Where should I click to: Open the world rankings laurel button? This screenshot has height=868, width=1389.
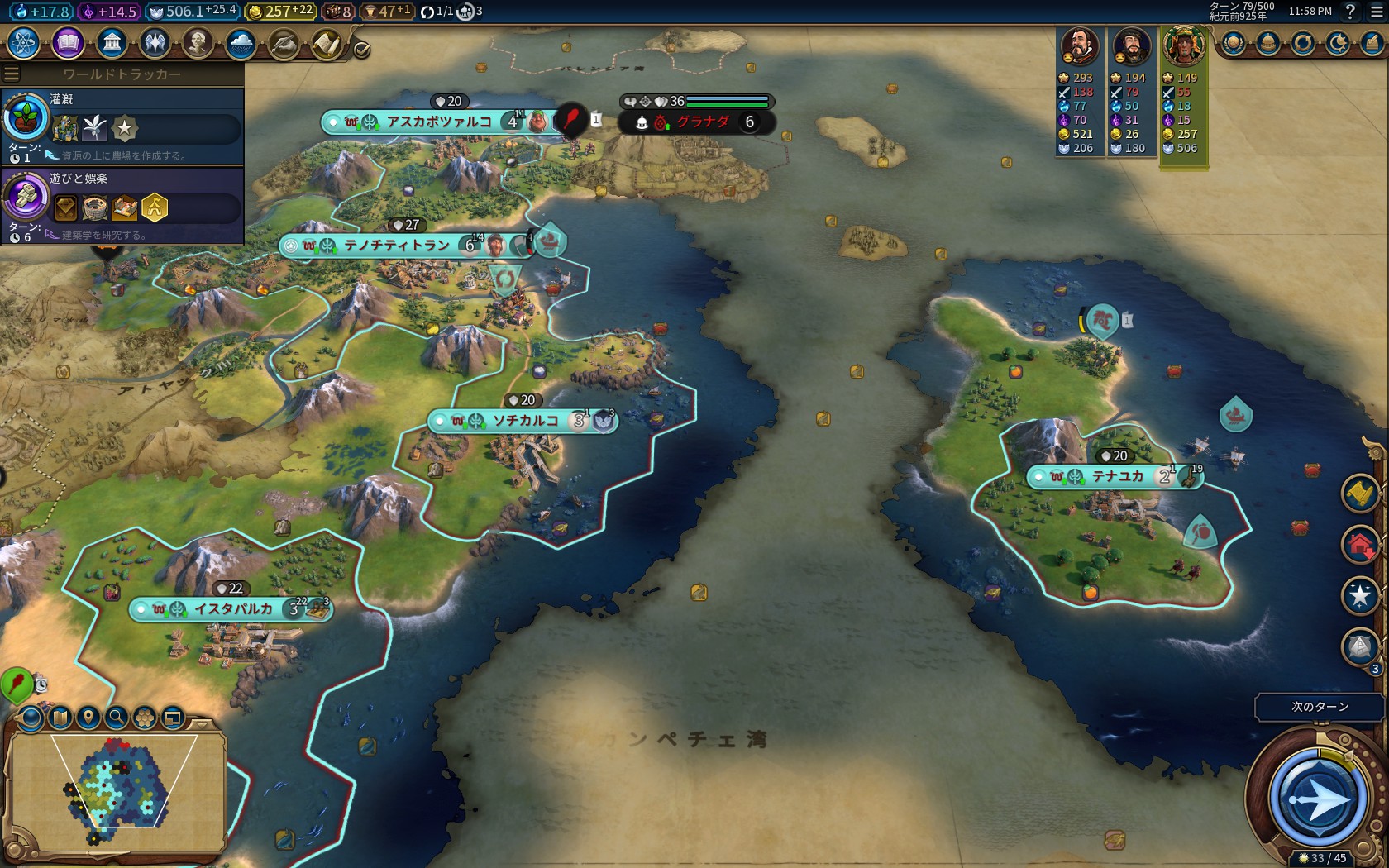1233,43
